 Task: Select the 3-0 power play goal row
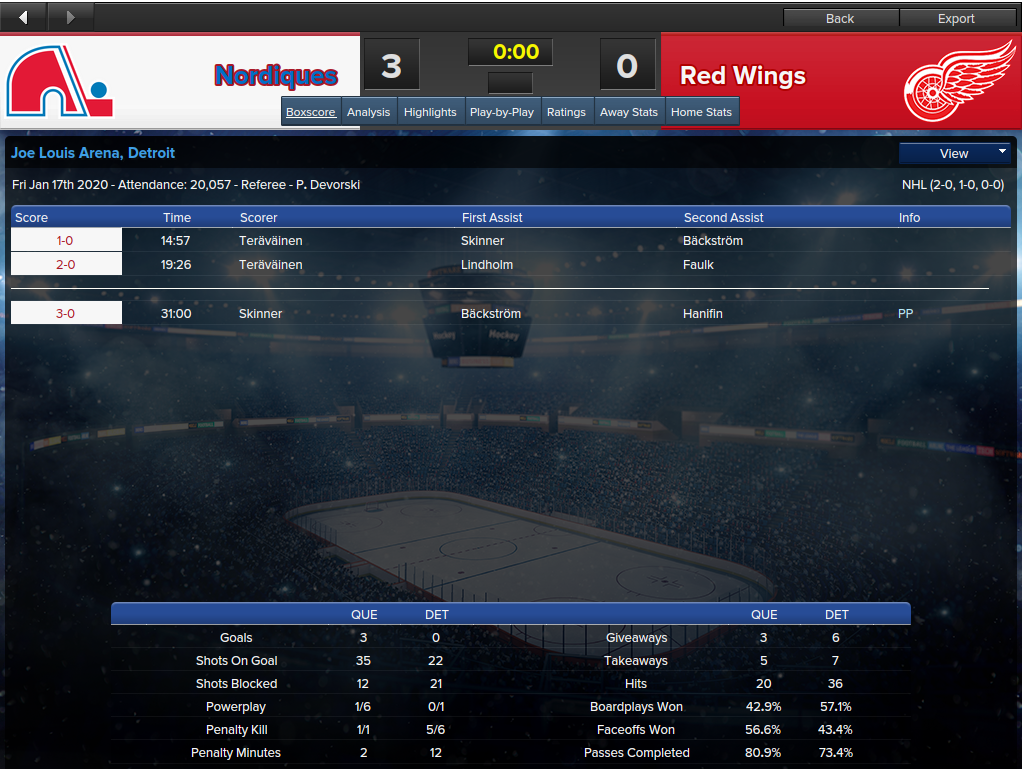click(x=66, y=314)
